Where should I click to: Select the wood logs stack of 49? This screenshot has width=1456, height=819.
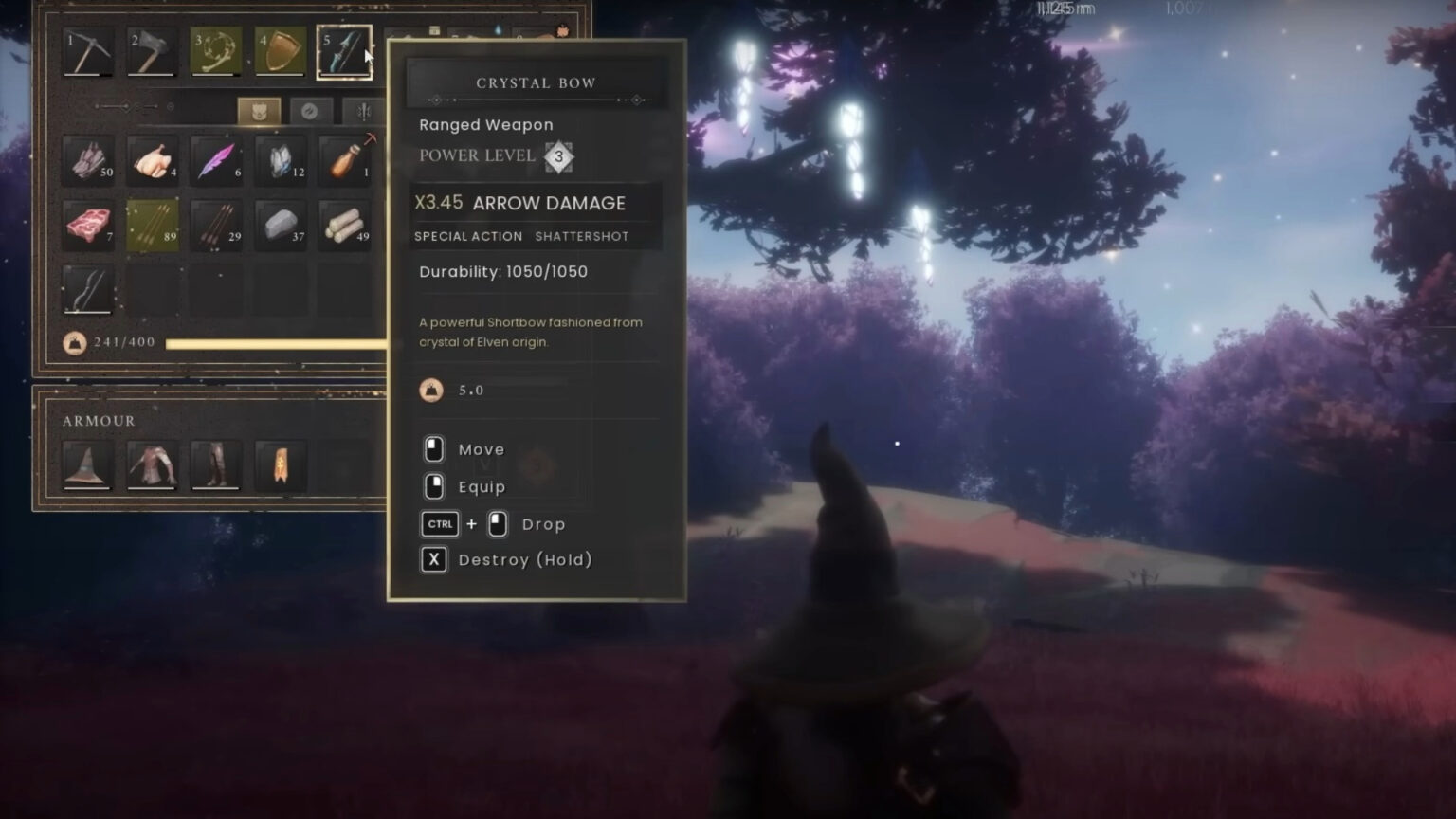click(344, 226)
